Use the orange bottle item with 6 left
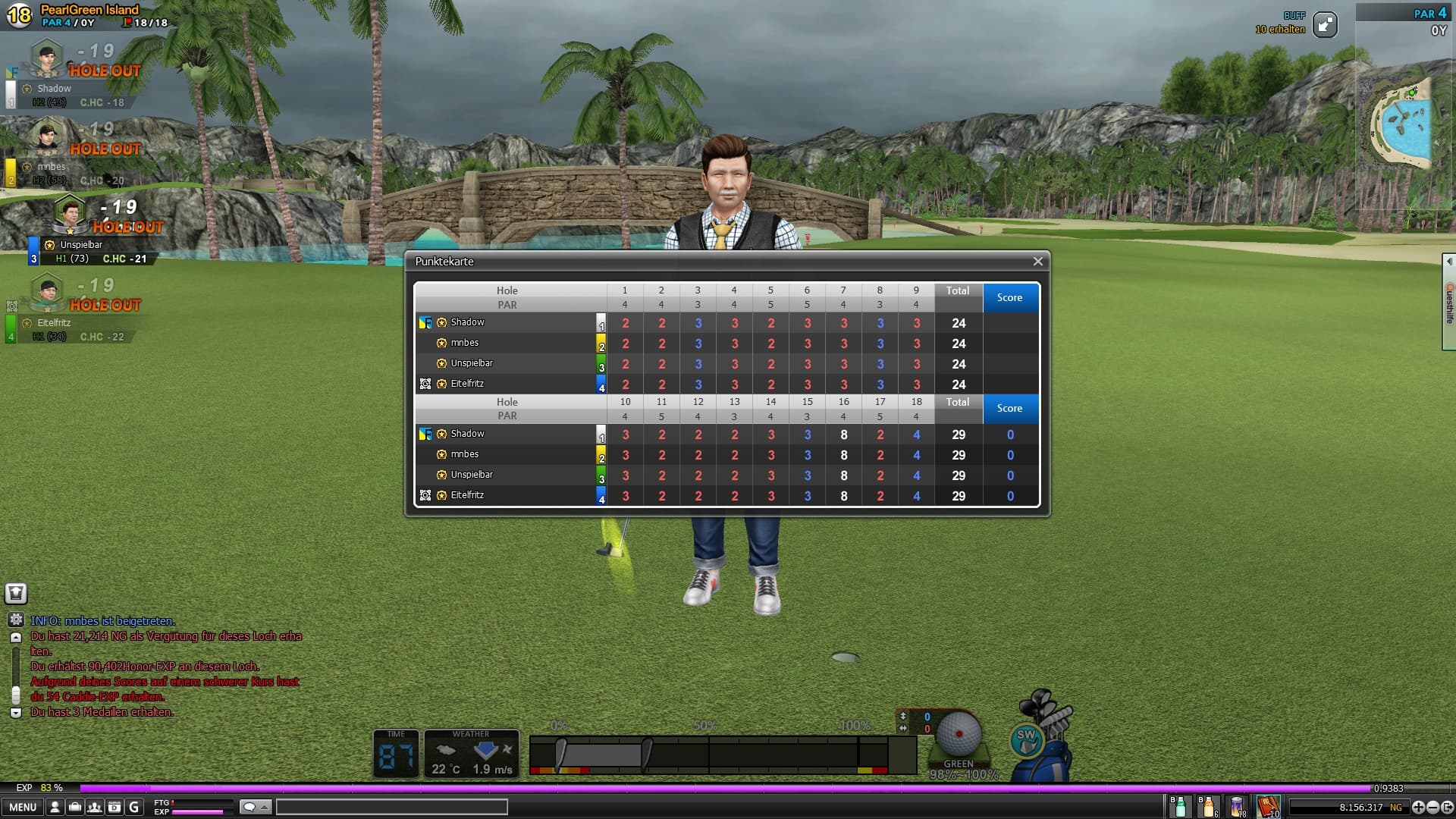The width and height of the screenshot is (1456, 819). coord(1208,807)
